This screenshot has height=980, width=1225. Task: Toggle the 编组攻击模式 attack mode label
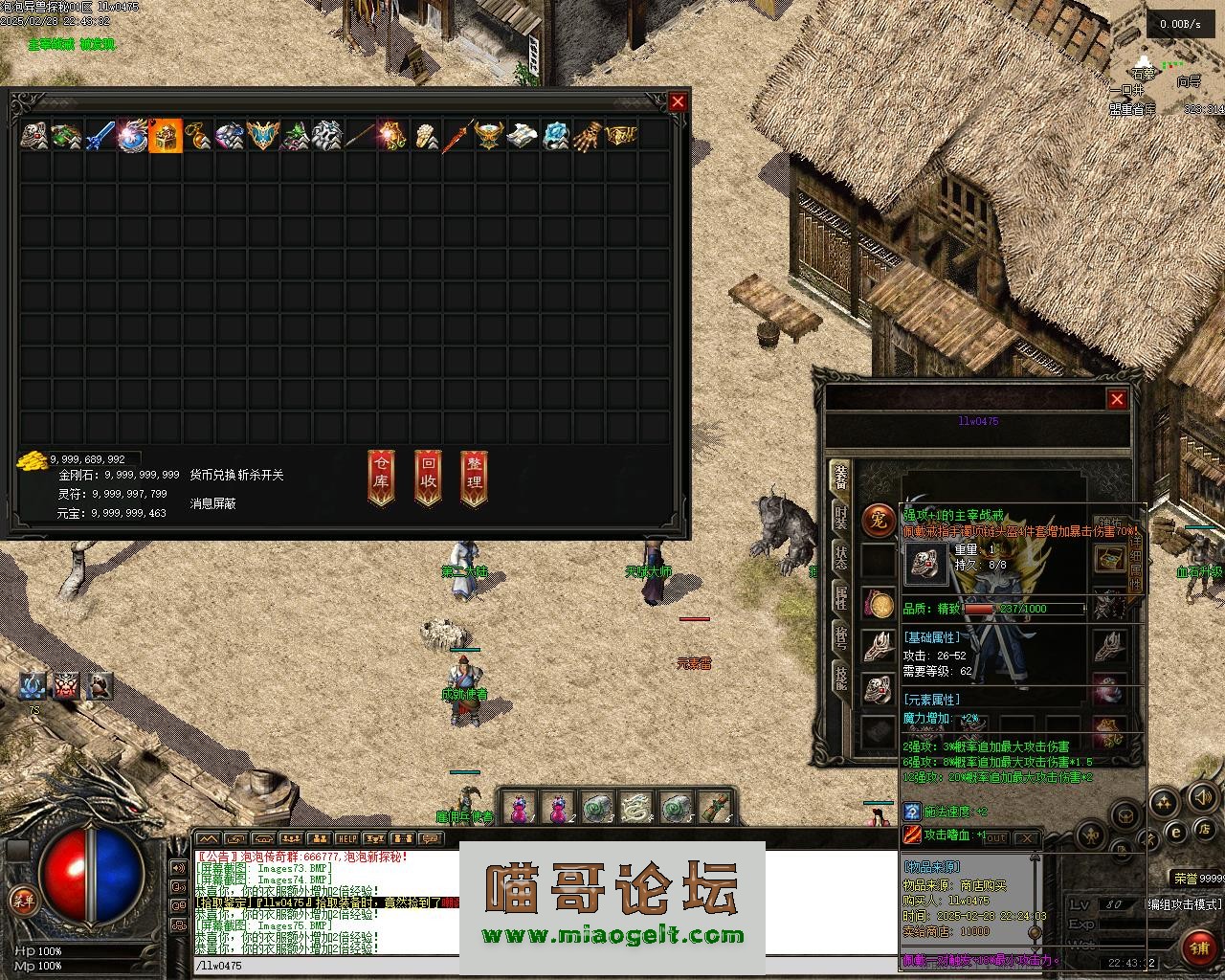(x=1185, y=903)
